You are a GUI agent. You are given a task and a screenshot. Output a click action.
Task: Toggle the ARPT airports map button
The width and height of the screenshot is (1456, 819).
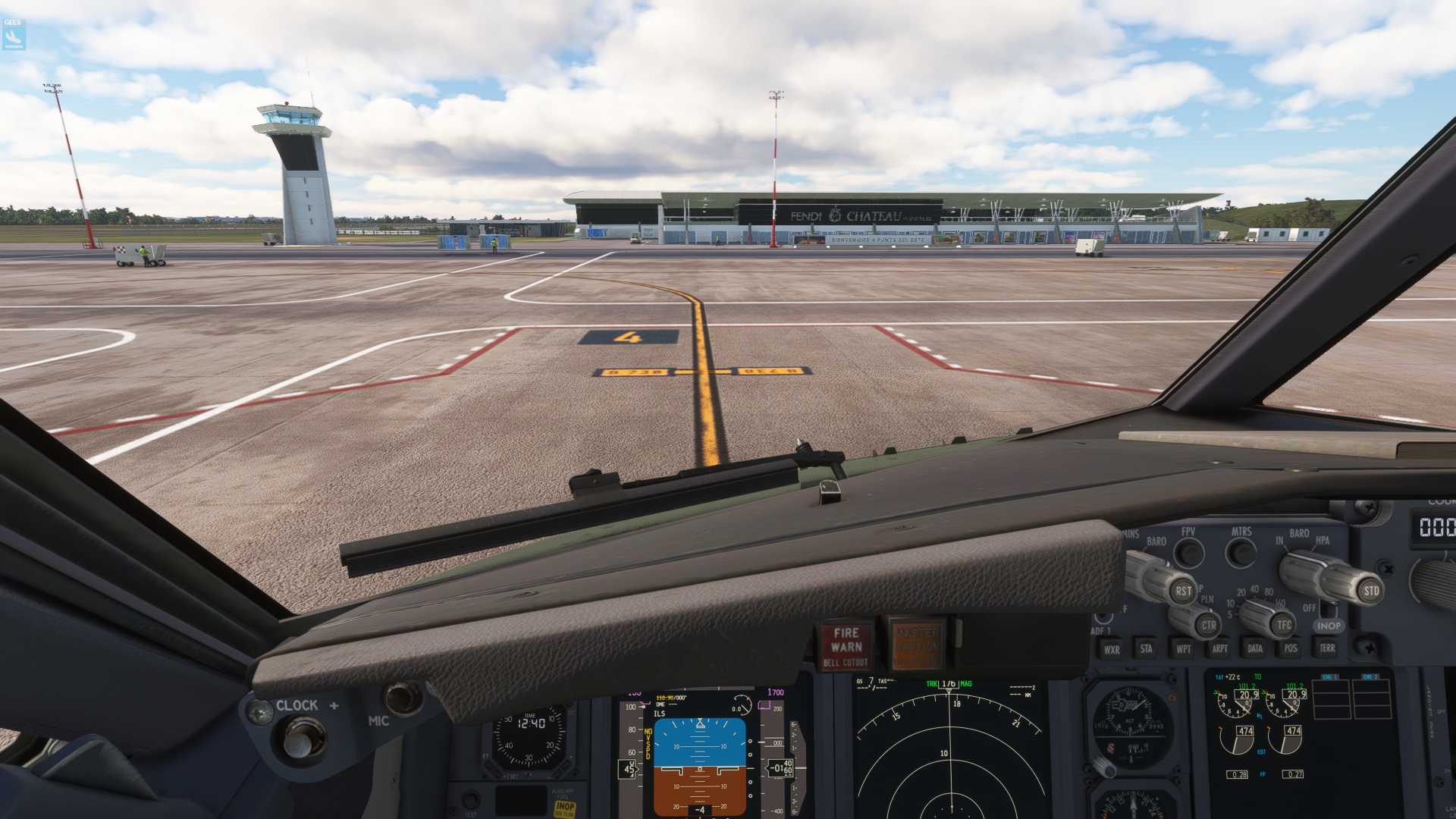pyautogui.click(x=1219, y=648)
